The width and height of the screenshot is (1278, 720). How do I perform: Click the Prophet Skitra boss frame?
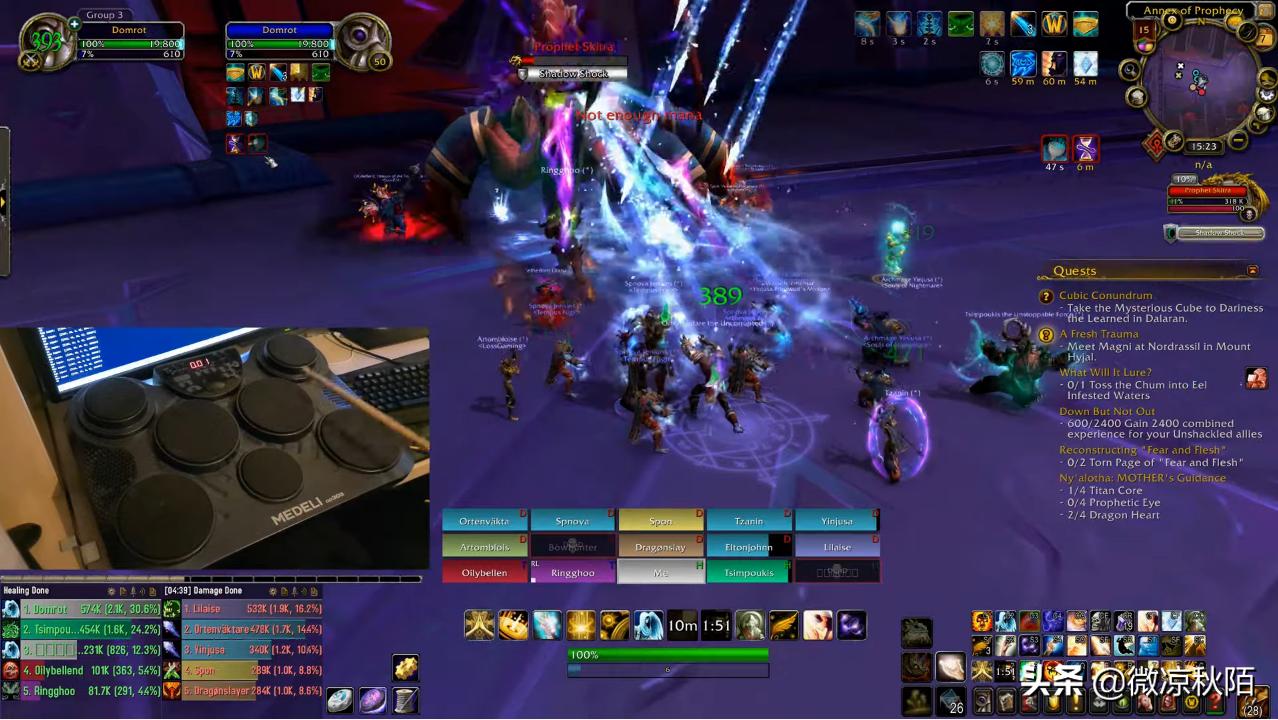click(1208, 195)
